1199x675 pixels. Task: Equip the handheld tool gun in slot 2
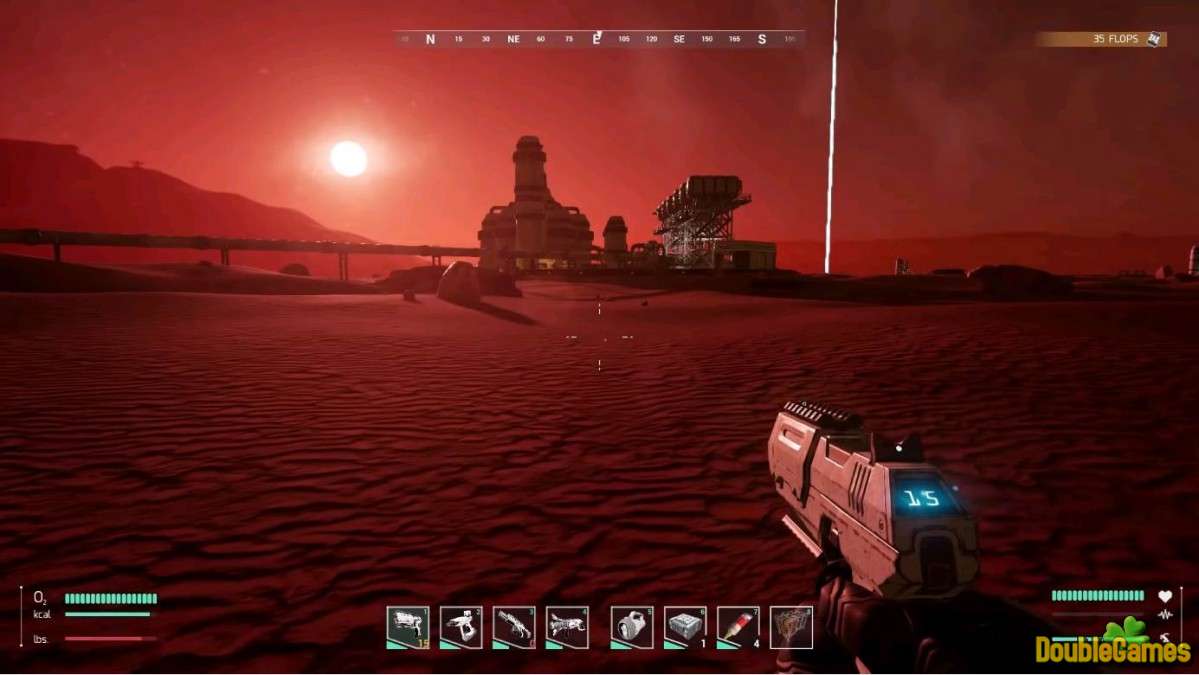coord(461,627)
